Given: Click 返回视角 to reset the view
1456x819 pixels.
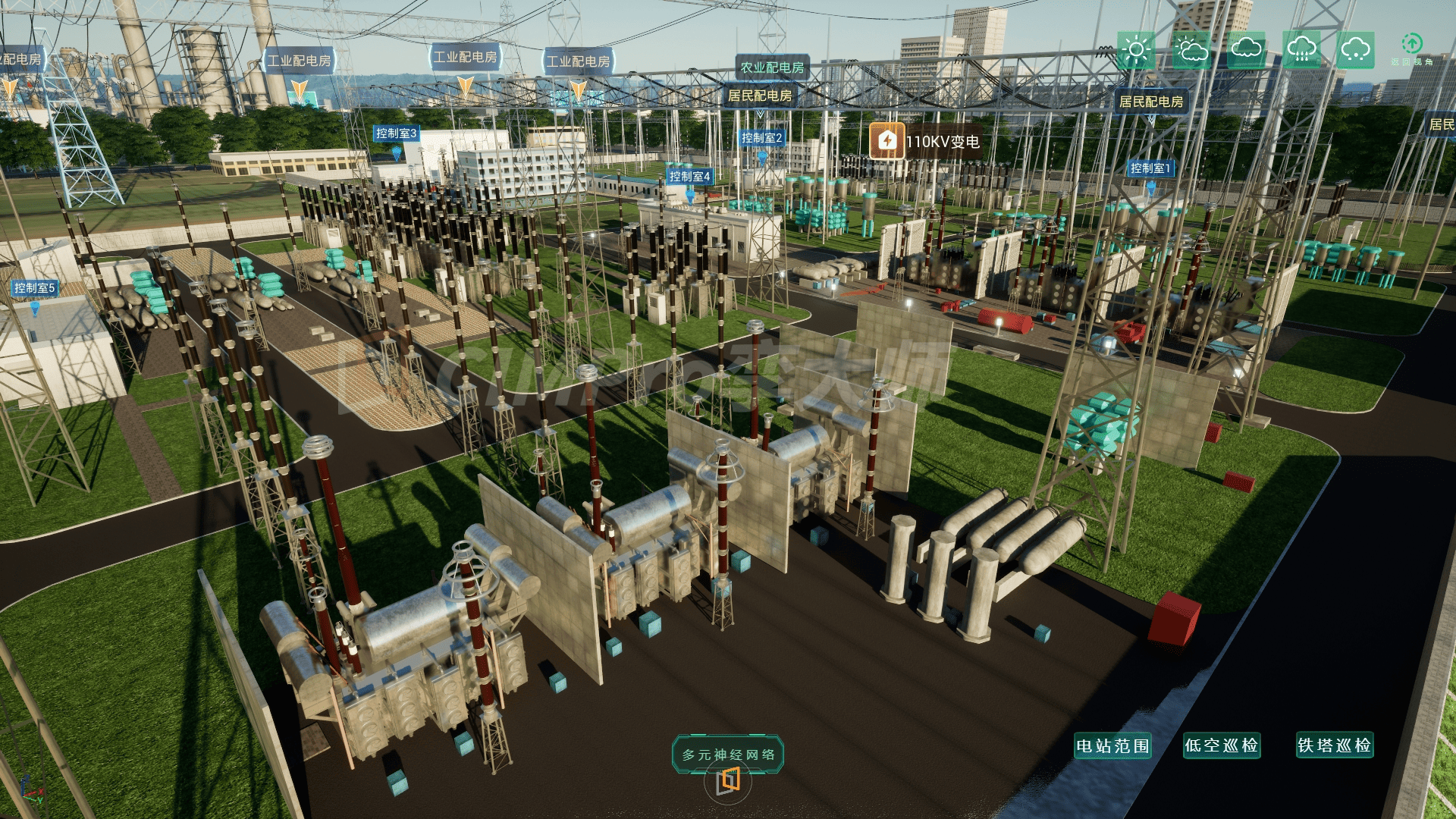Looking at the screenshot, I should 1411,49.
